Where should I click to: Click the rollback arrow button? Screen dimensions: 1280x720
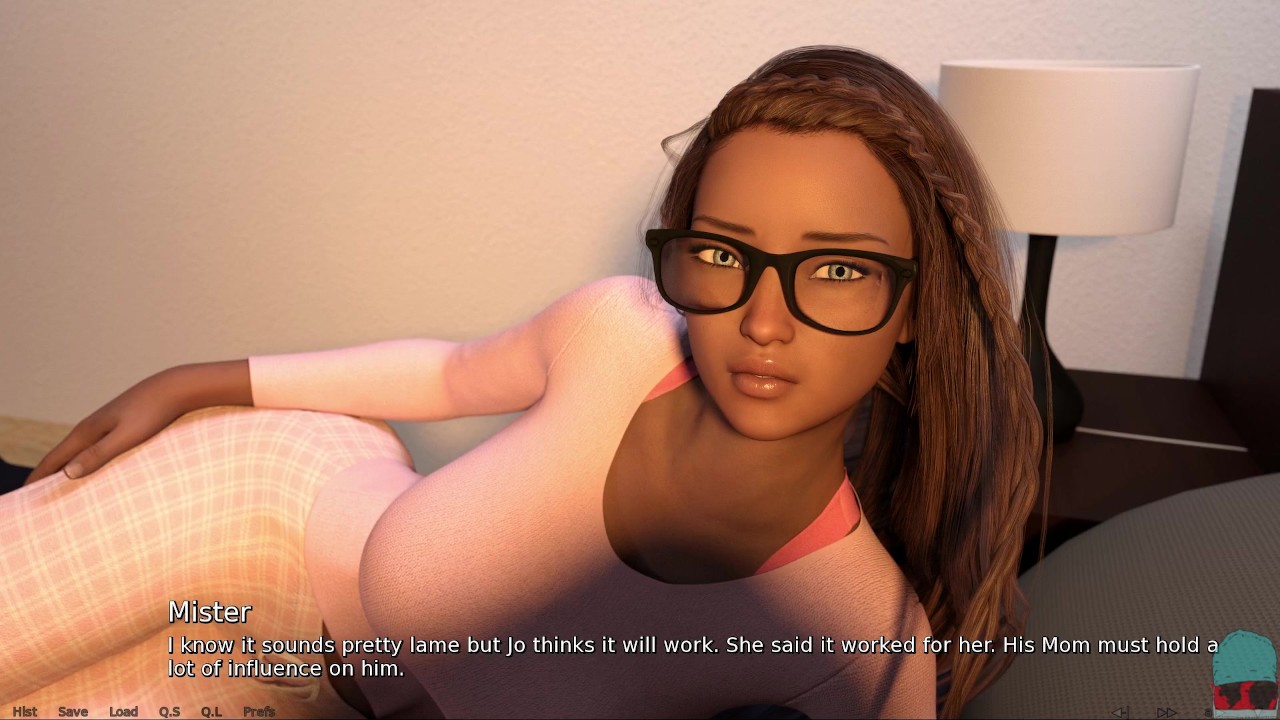[1121, 712]
